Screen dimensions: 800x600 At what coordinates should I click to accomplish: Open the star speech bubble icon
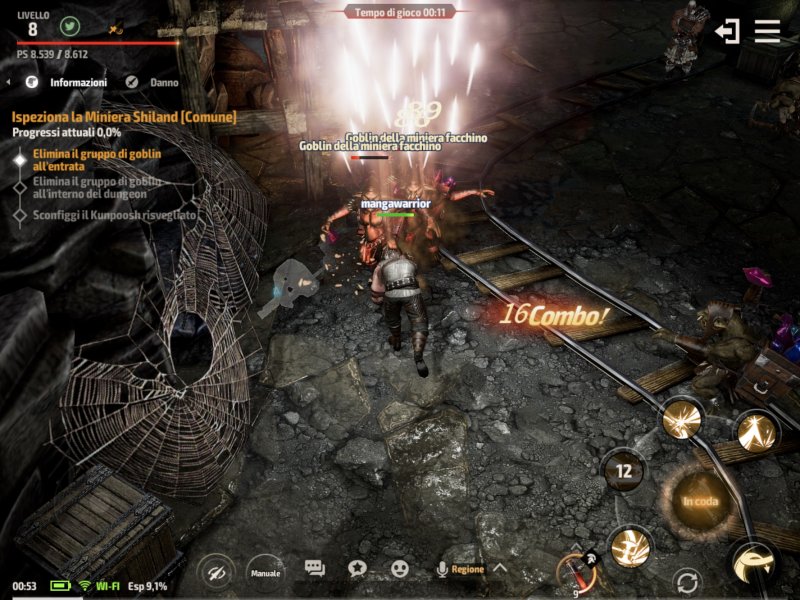point(357,569)
